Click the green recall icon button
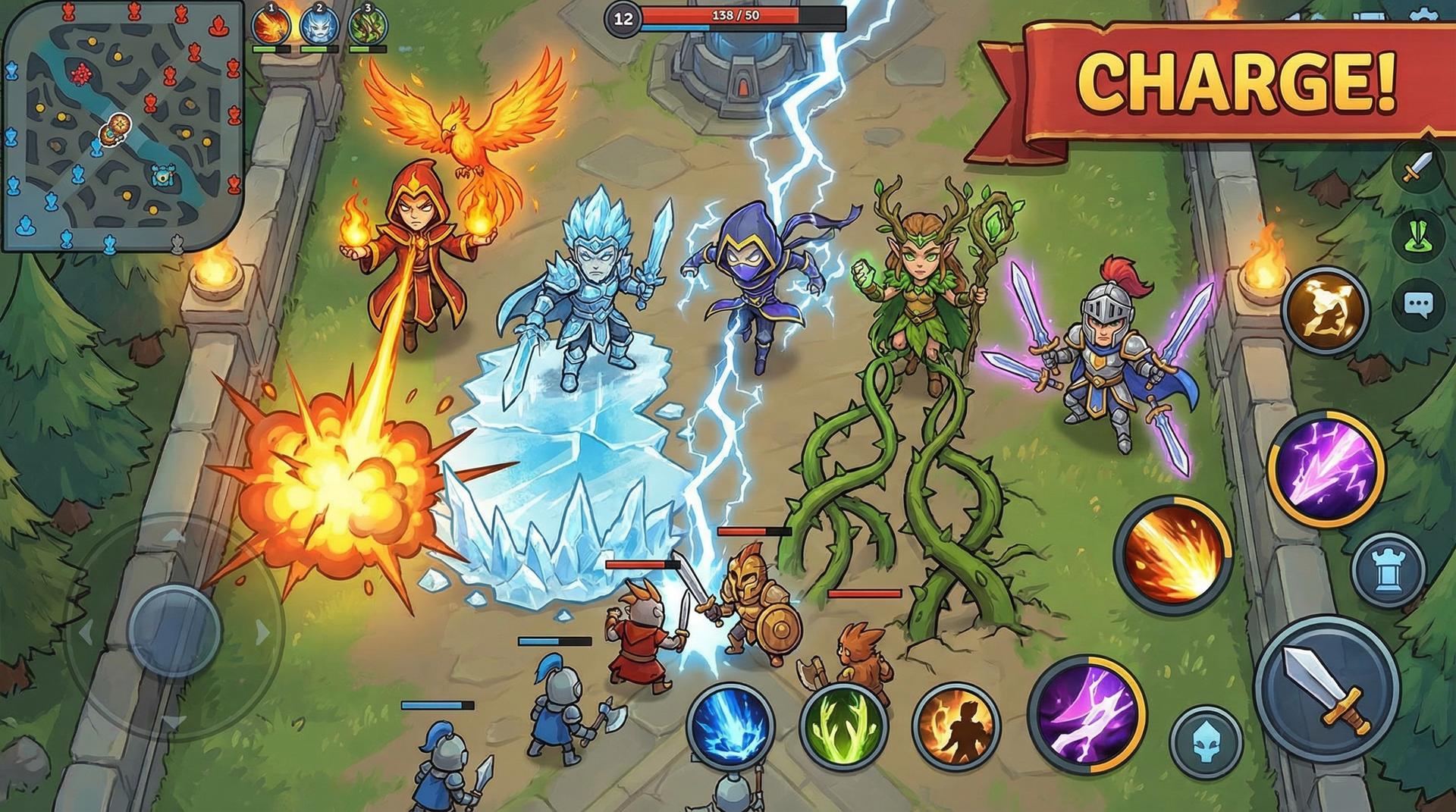This screenshot has width=1456, height=812. tap(1417, 235)
